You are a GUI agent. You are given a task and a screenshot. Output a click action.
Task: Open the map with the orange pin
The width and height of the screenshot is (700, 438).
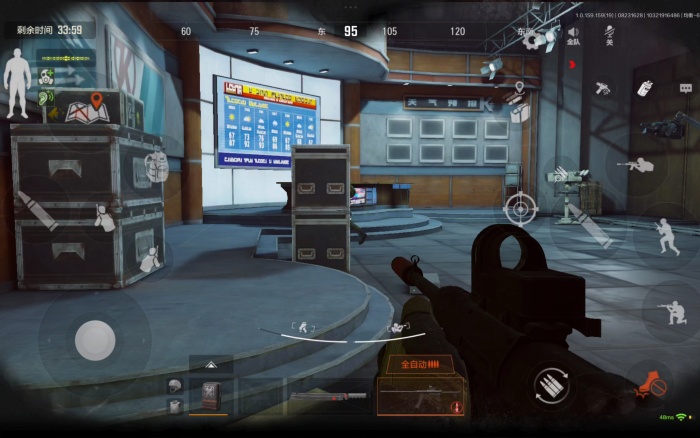(x=87, y=106)
